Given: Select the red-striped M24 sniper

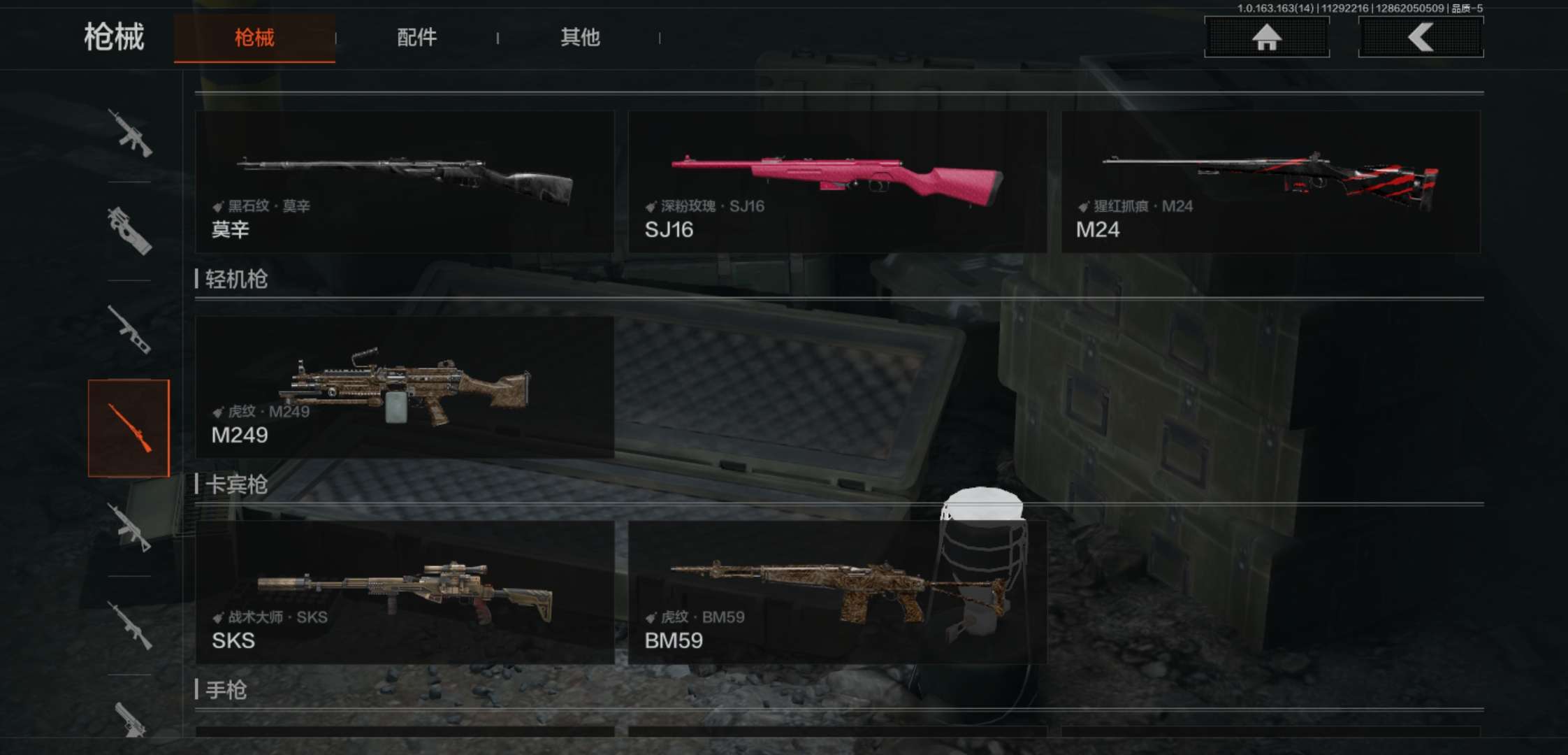Looking at the screenshot, I should [1270, 182].
